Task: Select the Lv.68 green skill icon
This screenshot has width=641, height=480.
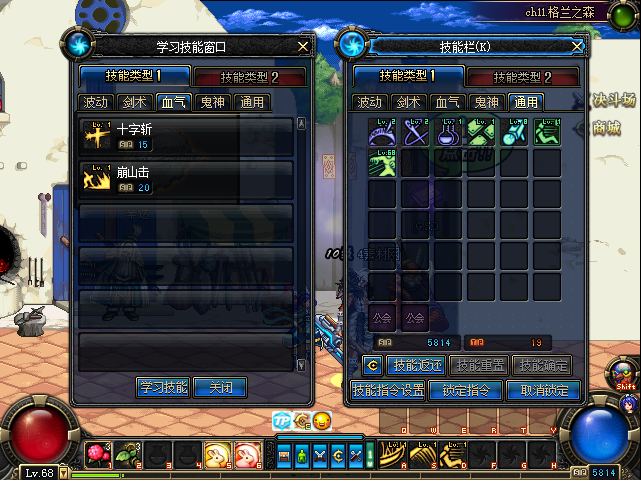Action: (x=383, y=163)
